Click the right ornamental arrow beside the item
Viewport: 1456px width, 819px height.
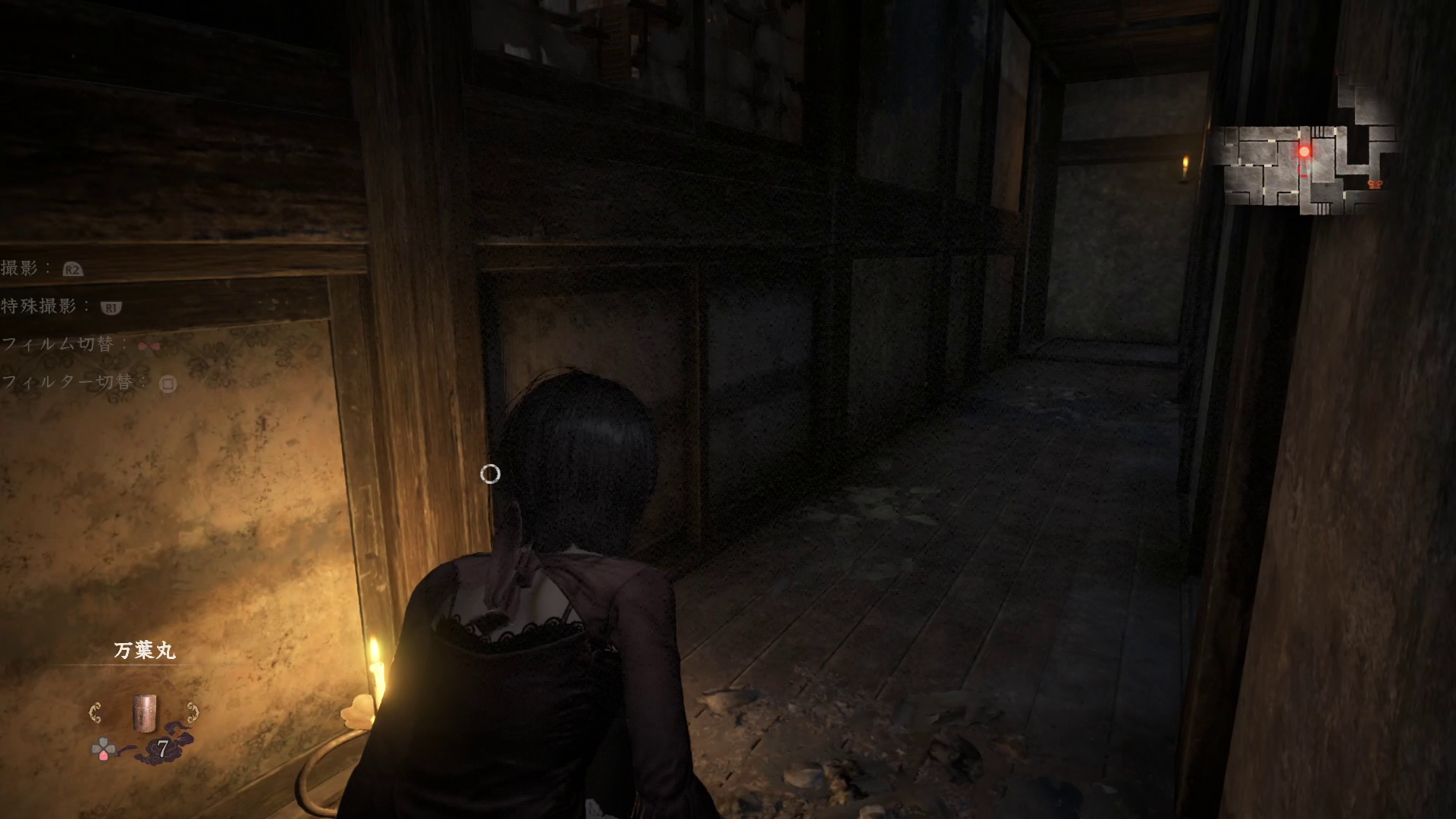point(193,713)
